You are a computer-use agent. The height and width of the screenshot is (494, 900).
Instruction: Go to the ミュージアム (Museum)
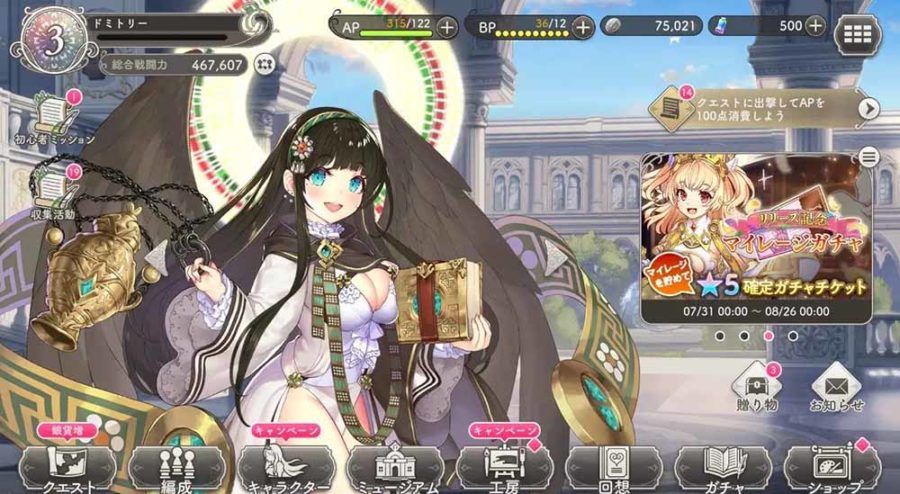(394, 466)
